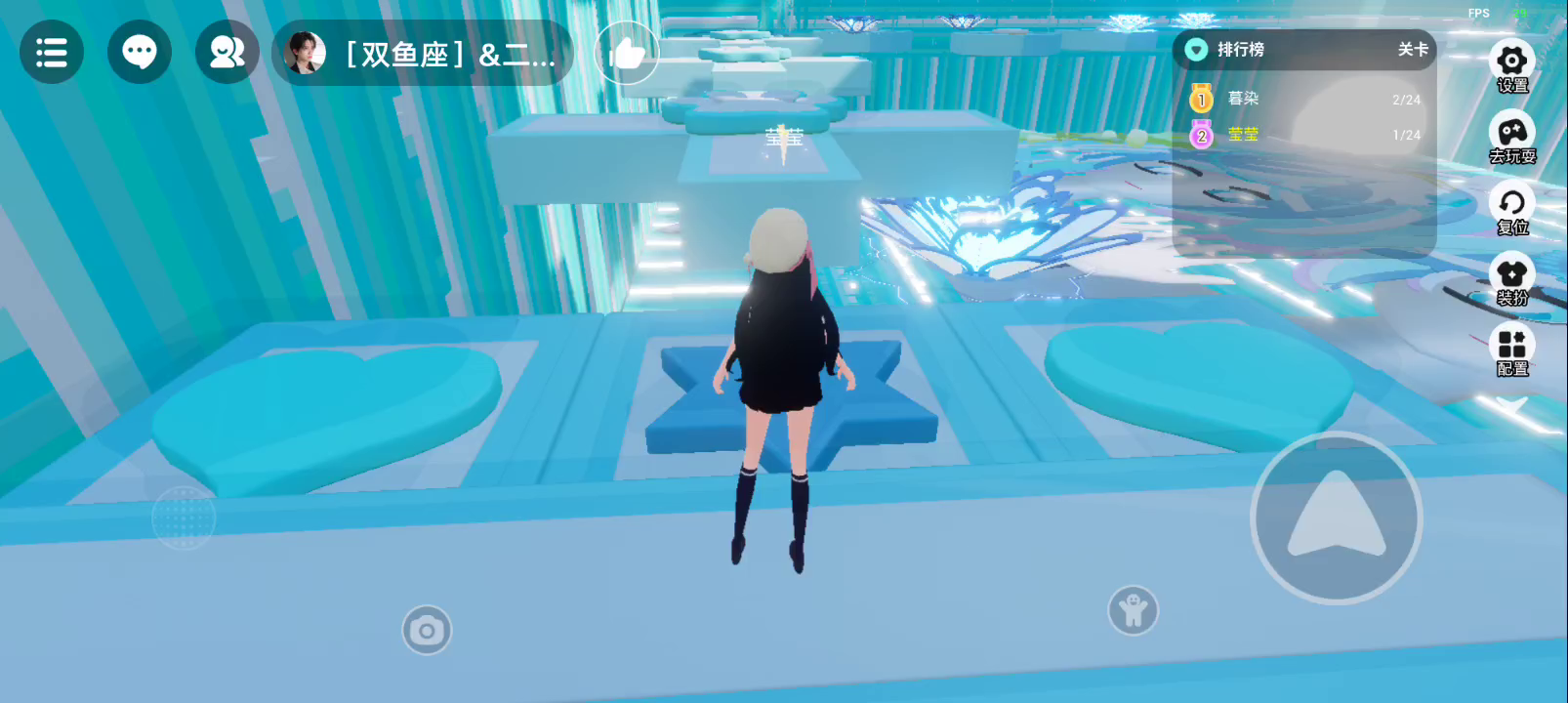Screen dimensions: 1568x703
Task: Tap the virtual joystick pad
Action: (184, 517)
